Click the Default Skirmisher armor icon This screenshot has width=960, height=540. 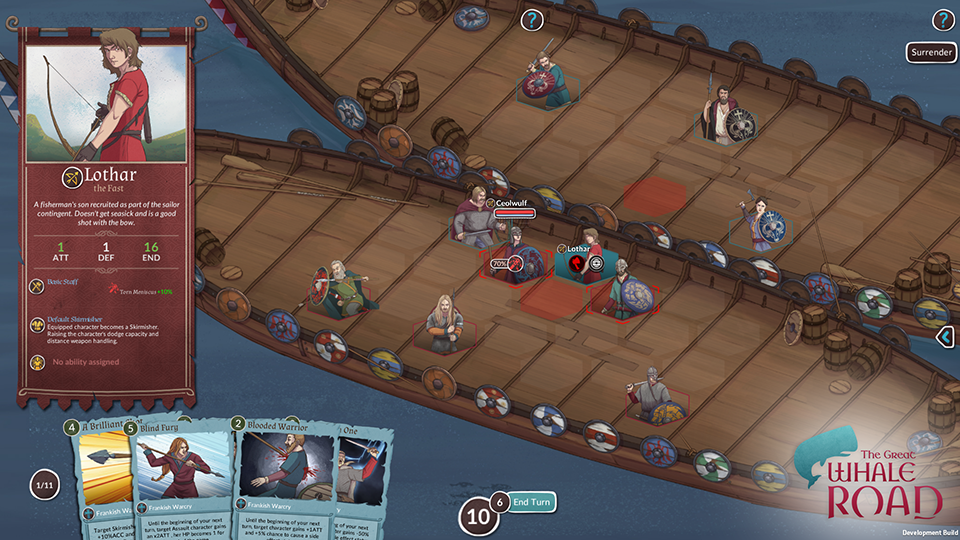[x=35, y=320]
